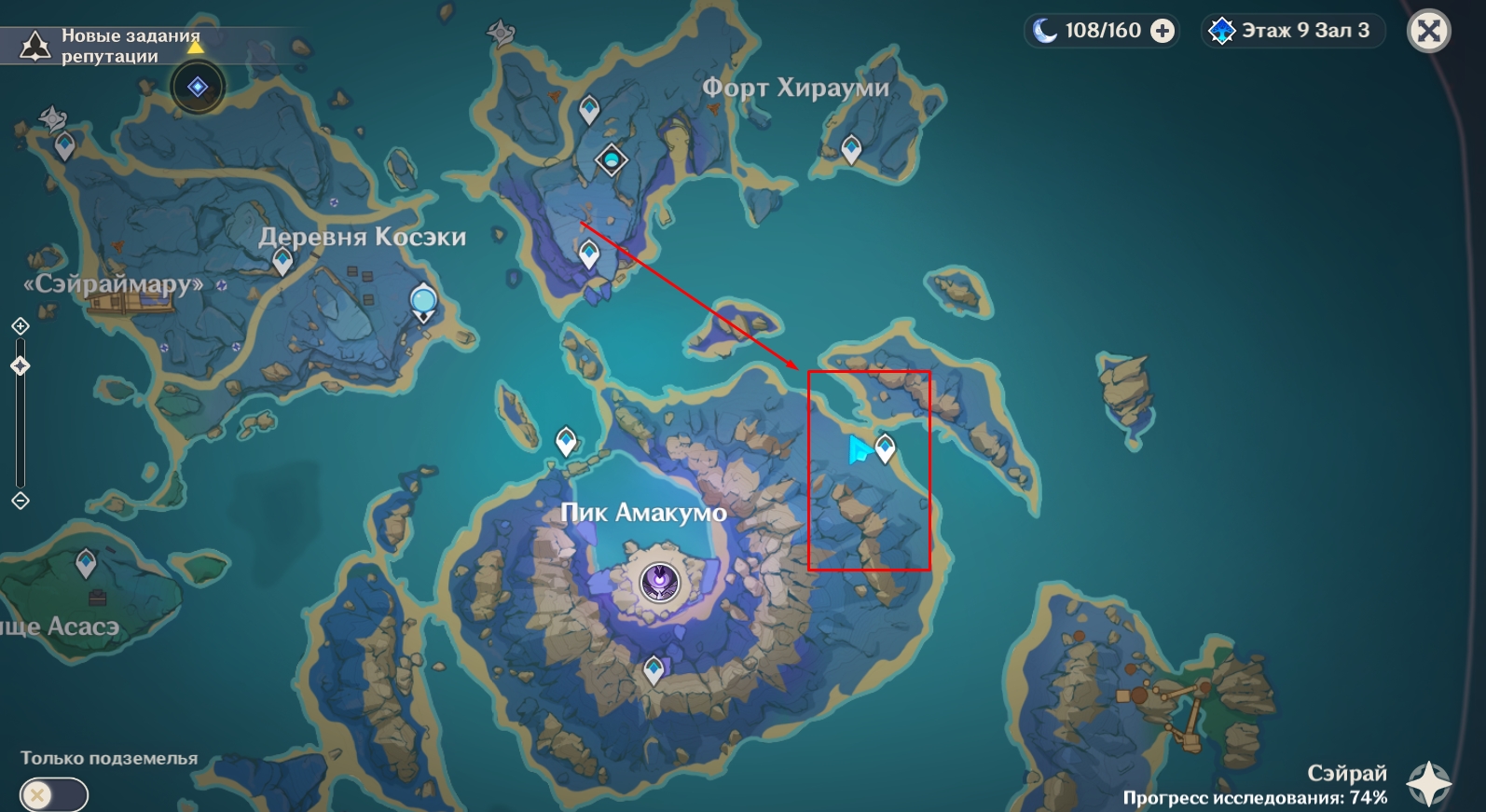This screenshot has height=812, width=1486.
Task: Toggle the Только подземелья switch
Action: (54, 795)
